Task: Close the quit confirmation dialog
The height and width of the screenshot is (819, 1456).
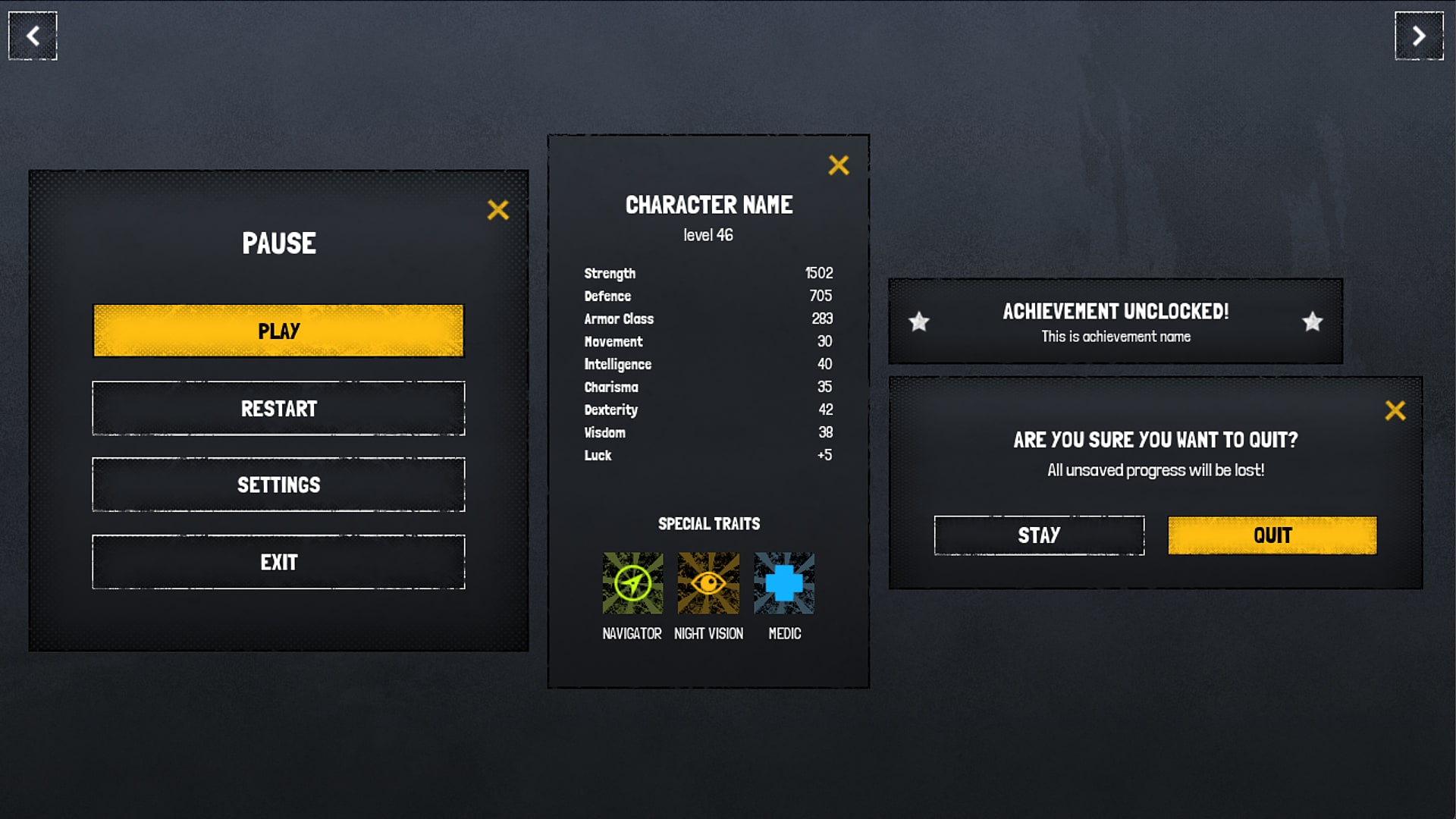Action: pyautogui.click(x=1396, y=409)
